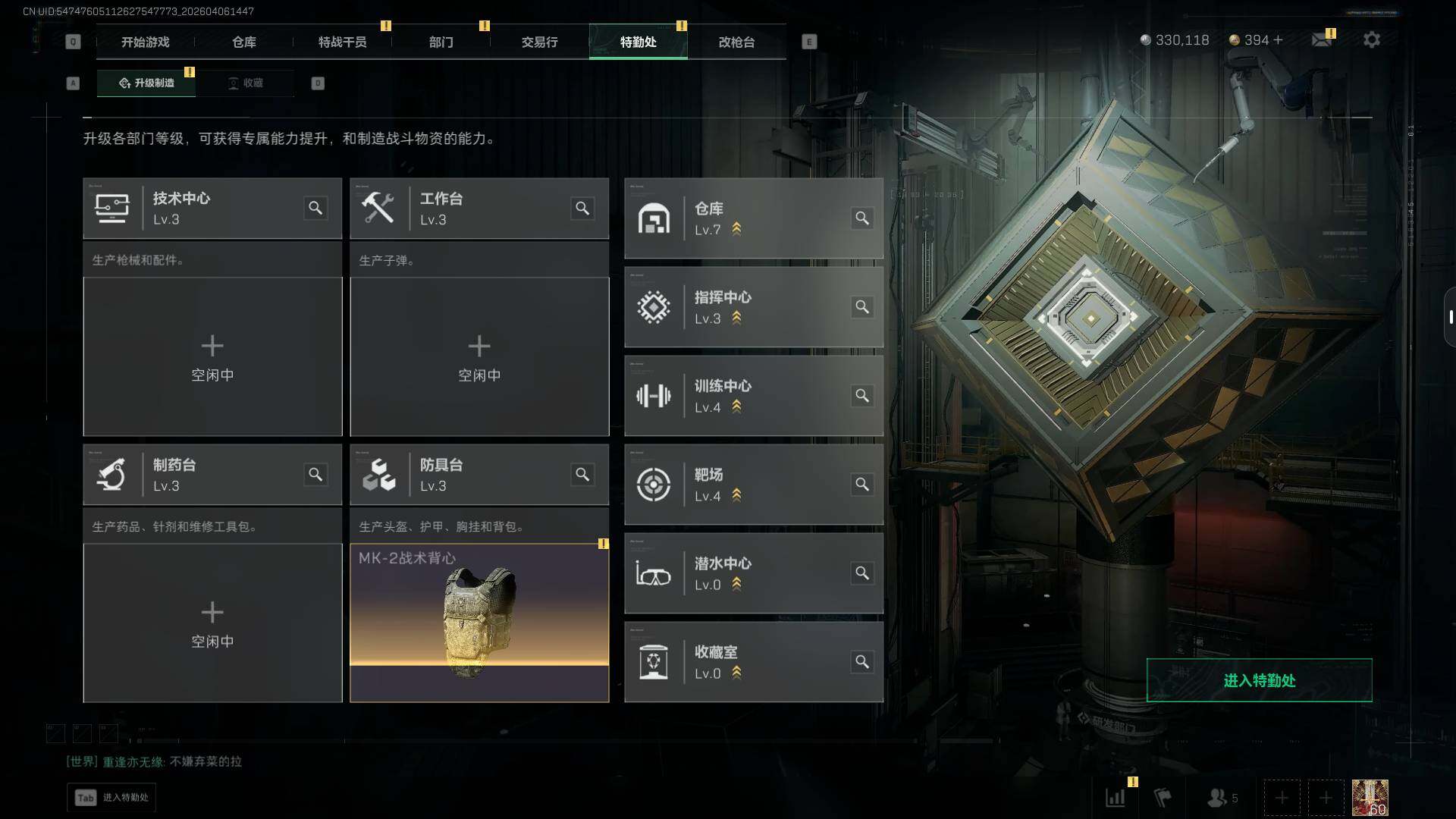The image size is (1456, 819).
Task: Select the 收藏室 facility row
Action: (753, 662)
